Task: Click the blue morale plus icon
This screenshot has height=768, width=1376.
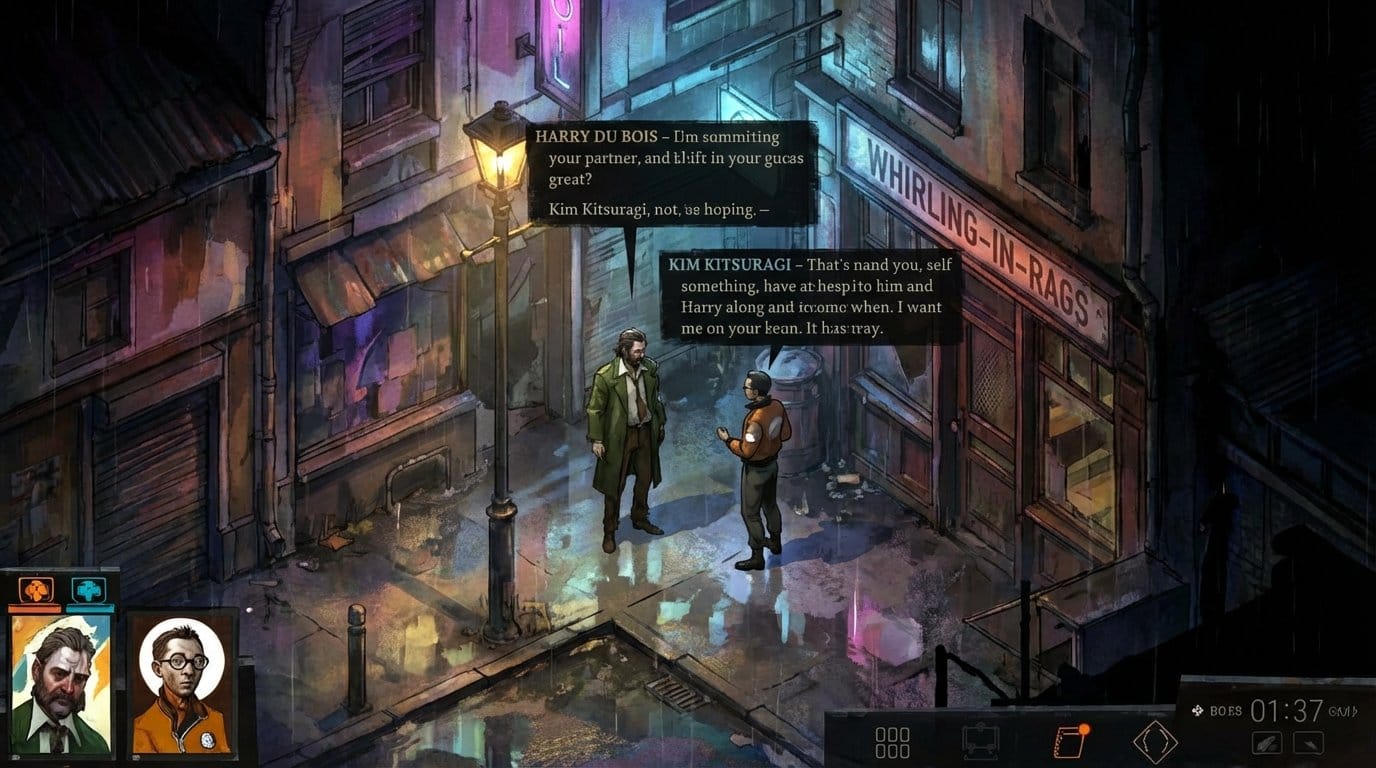Action: pos(88,588)
